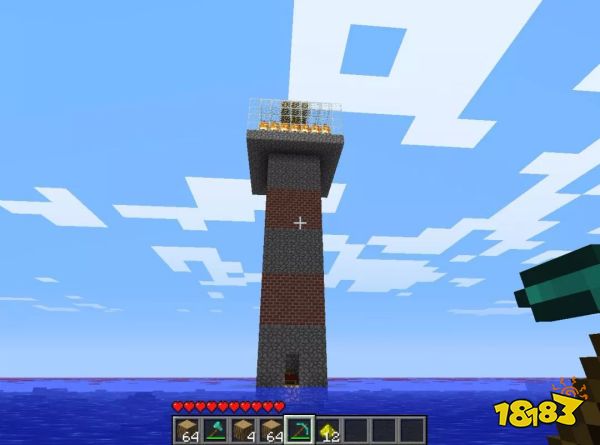Select the diamond axe hotbar slot
Image resolution: width=600 pixels, height=445 pixels.
pyautogui.click(x=215, y=430)
